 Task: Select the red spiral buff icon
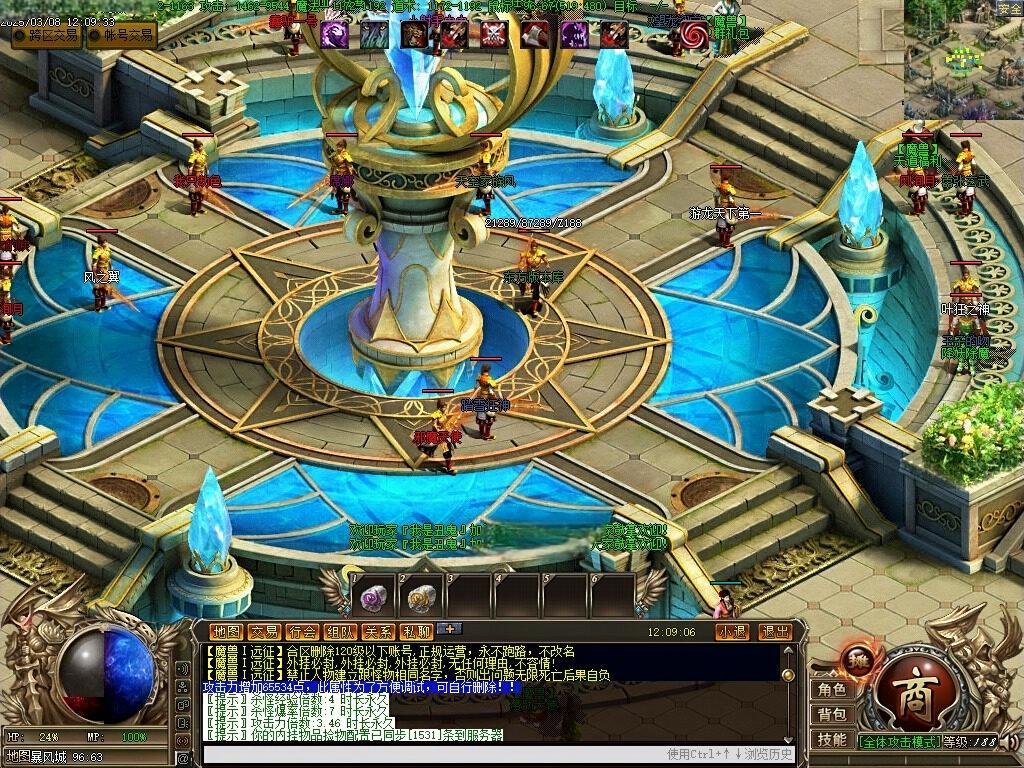tap(693, 36)
